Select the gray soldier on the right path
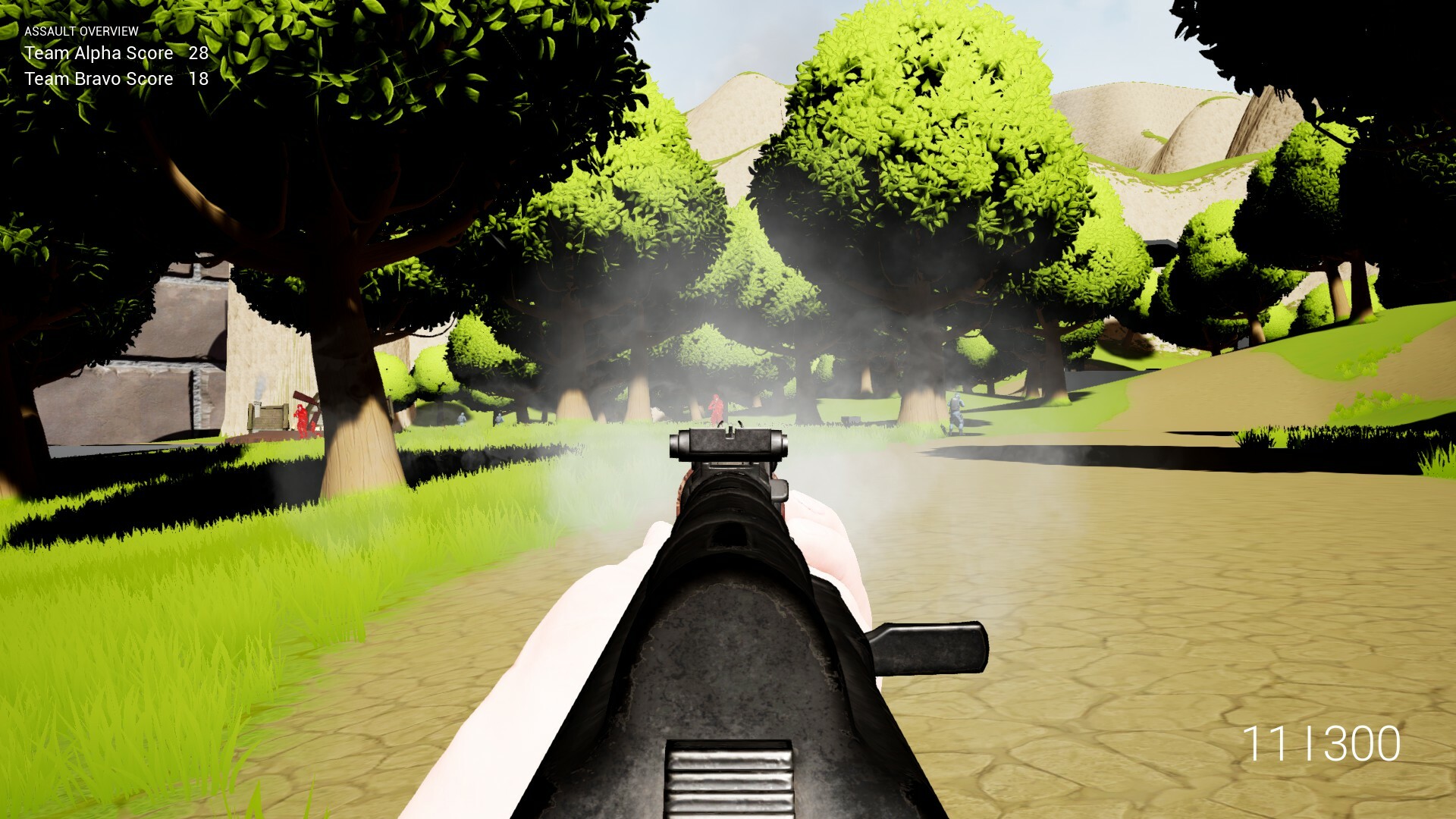This screenshot has width=1456, height=819. coord(957,411)
